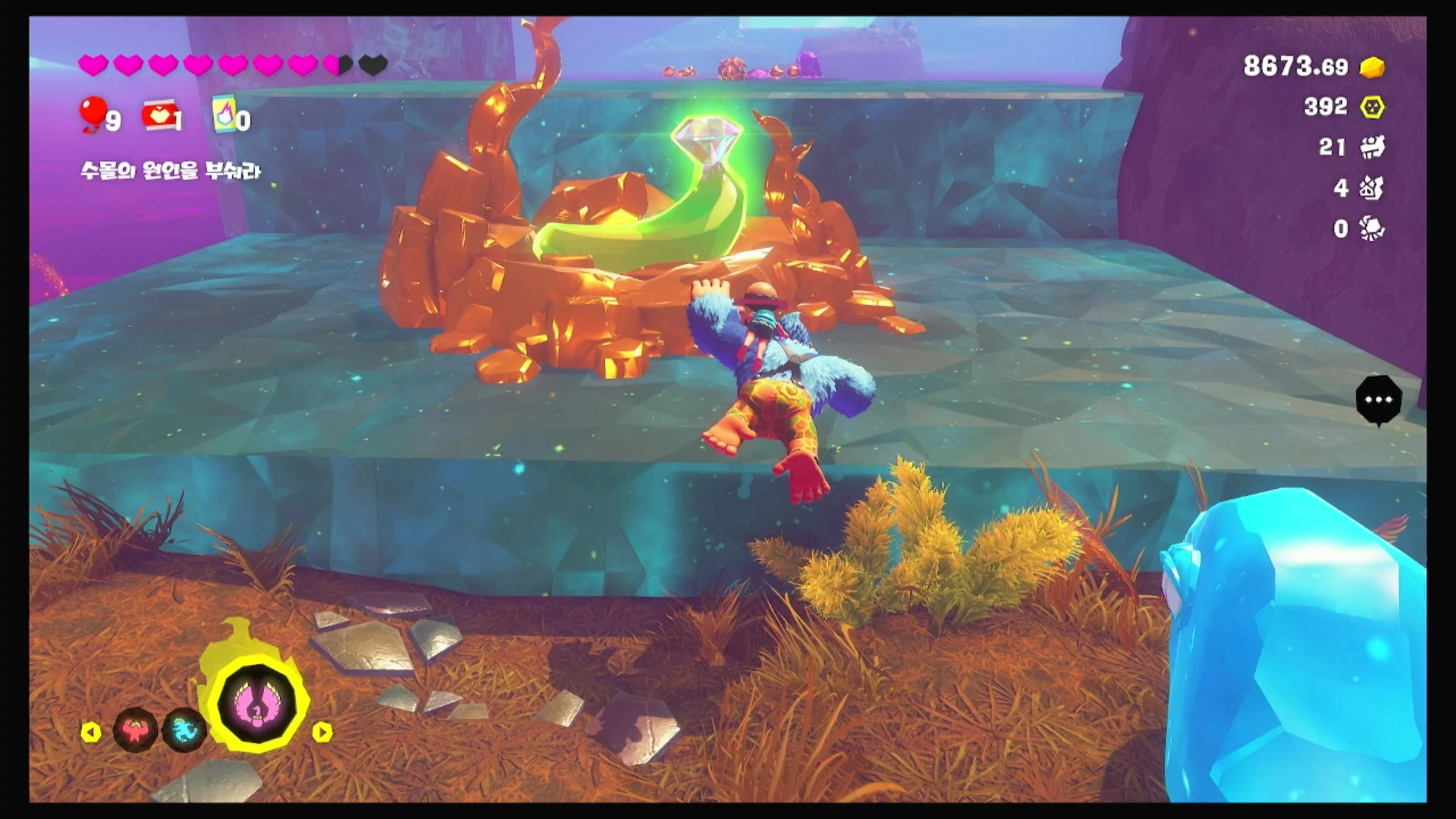This screenshot has height=819, width=1456.
Task: Click the right yellow arrow of the Bananza selector
Action: (x=322, y=732)
